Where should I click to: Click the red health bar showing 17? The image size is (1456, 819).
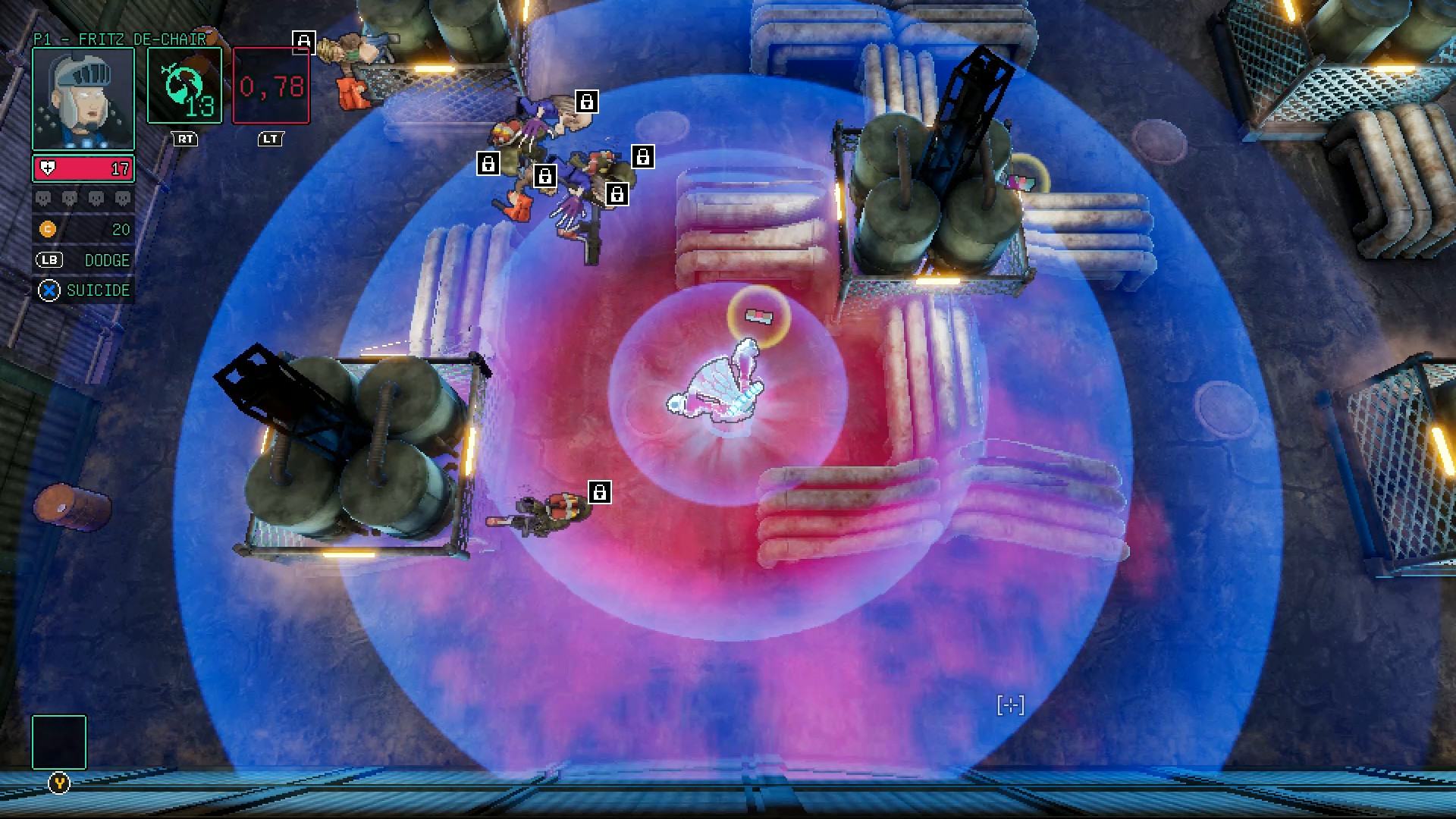point(83,168)
